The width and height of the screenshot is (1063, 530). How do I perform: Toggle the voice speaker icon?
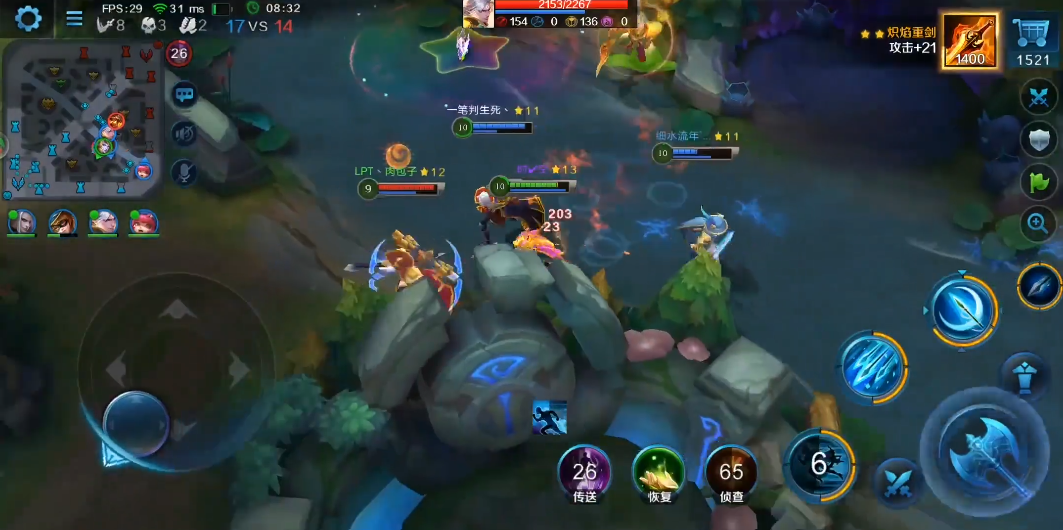click(x=184, y=132)
